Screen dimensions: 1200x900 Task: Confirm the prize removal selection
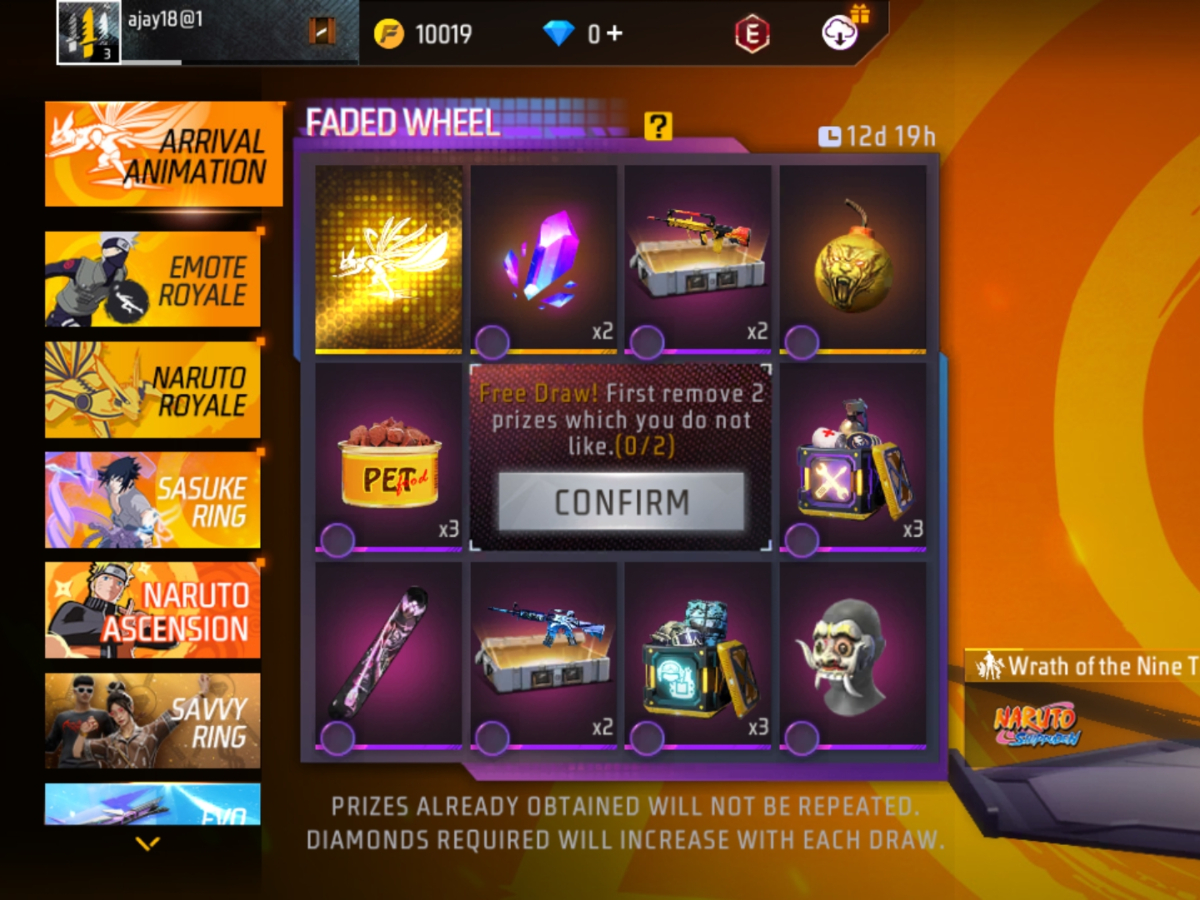coord(621,502)
